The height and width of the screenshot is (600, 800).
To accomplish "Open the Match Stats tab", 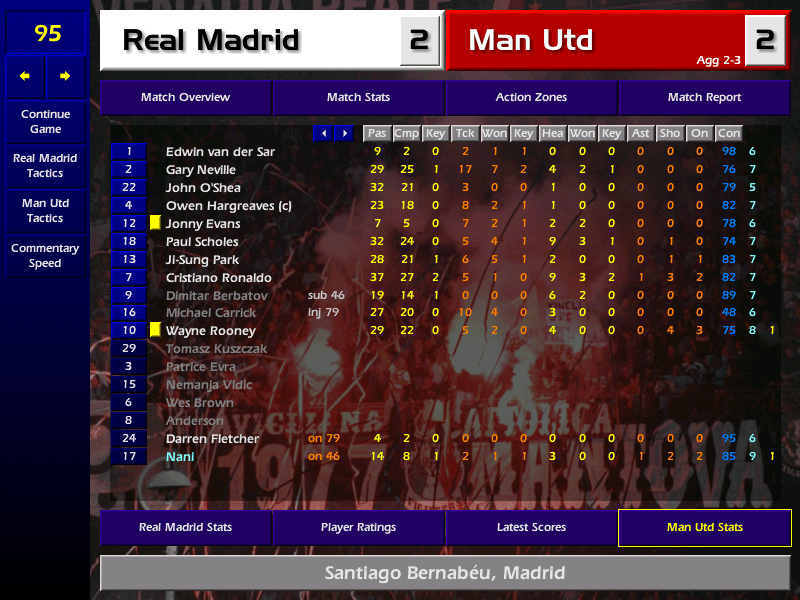I will pos(358,98).
